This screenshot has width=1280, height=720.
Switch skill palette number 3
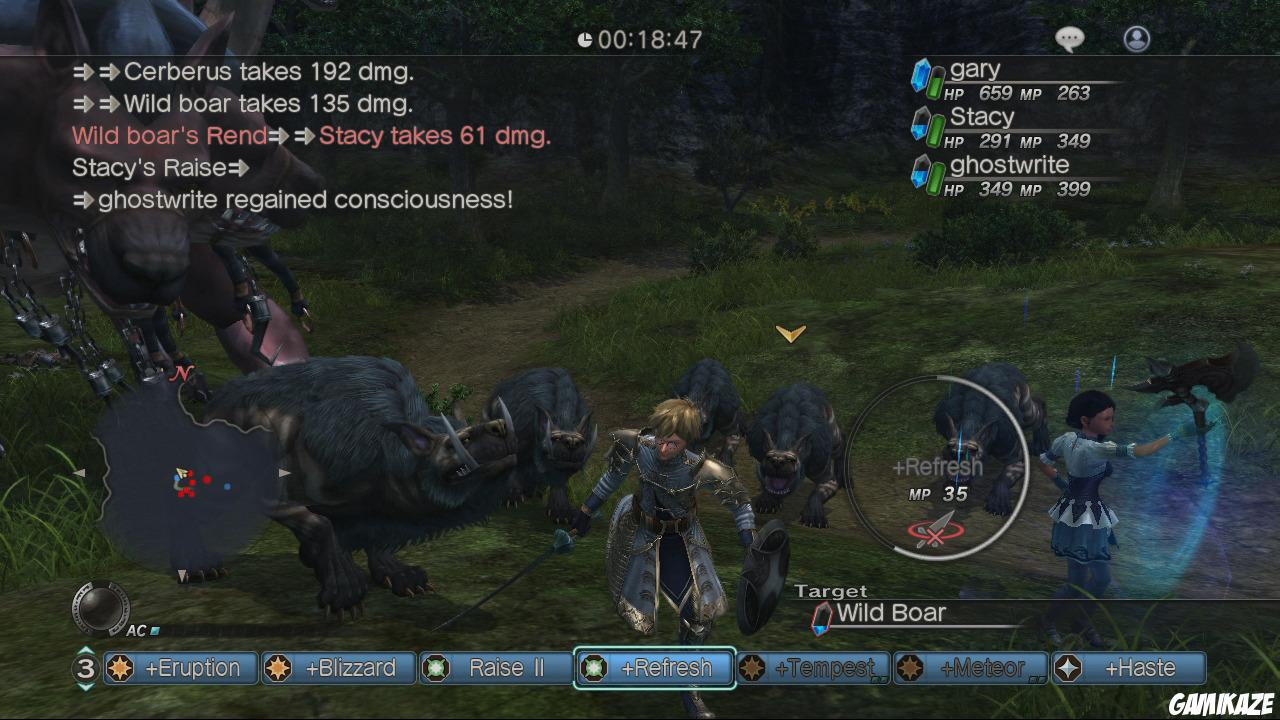(86, 668)
